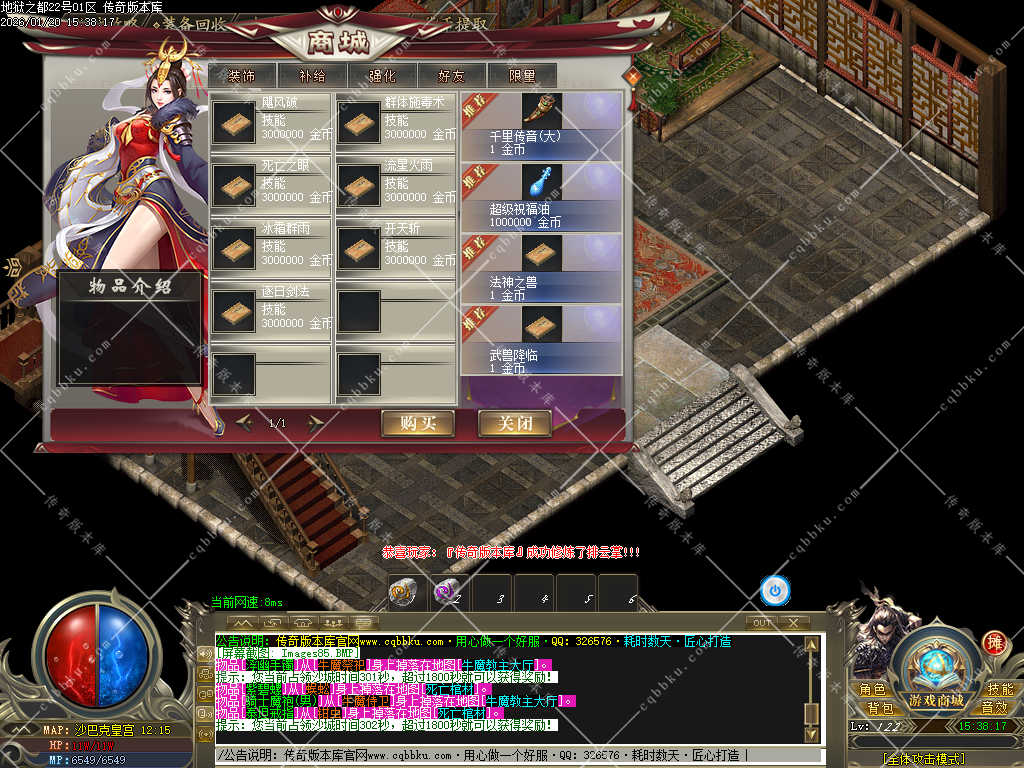Go to next shop page arrow

[316, 423]
